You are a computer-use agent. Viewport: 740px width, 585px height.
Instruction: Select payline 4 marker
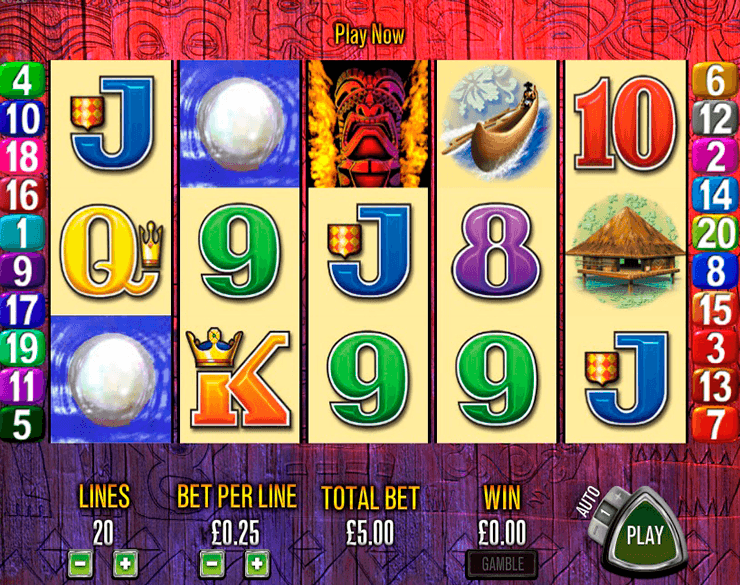tap(24, 79)
